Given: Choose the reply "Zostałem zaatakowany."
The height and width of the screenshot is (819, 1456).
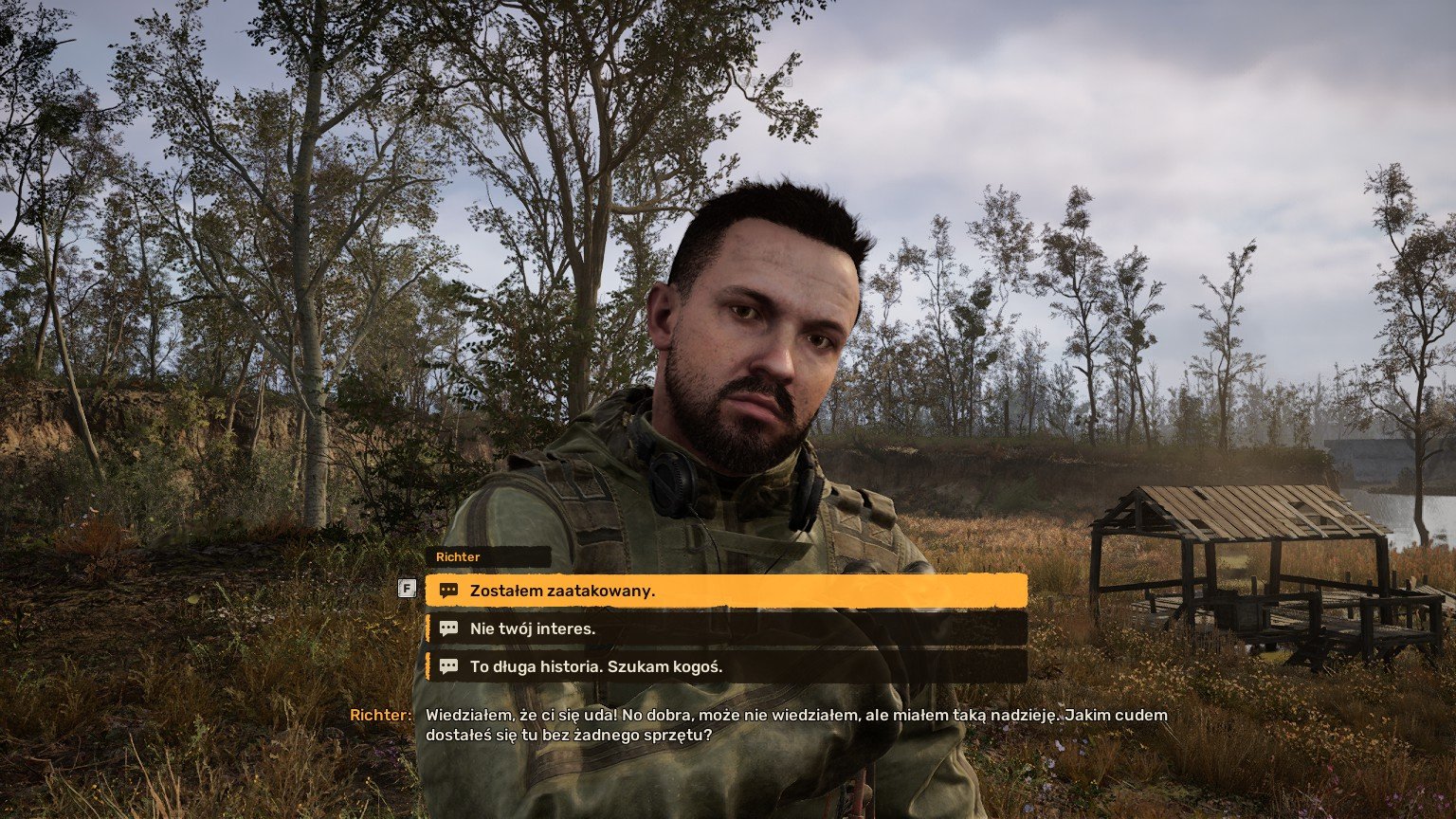Looking at the screenshot, I should (x=725, y=591).
